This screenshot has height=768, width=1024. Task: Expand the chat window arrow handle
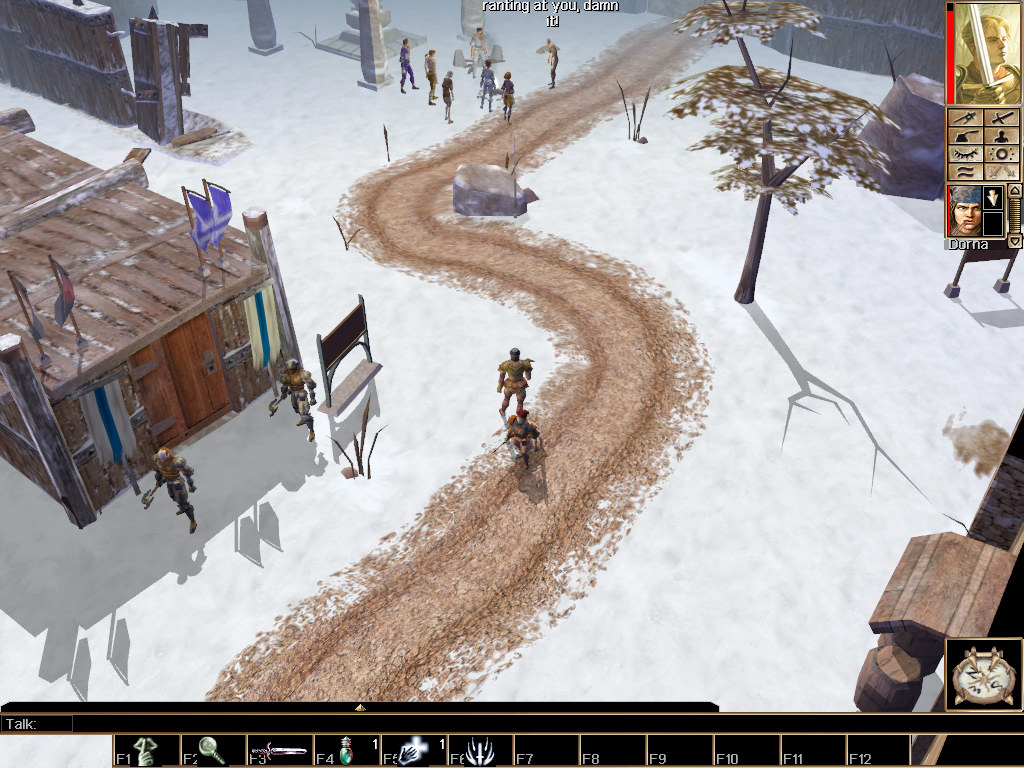point(360,707)
